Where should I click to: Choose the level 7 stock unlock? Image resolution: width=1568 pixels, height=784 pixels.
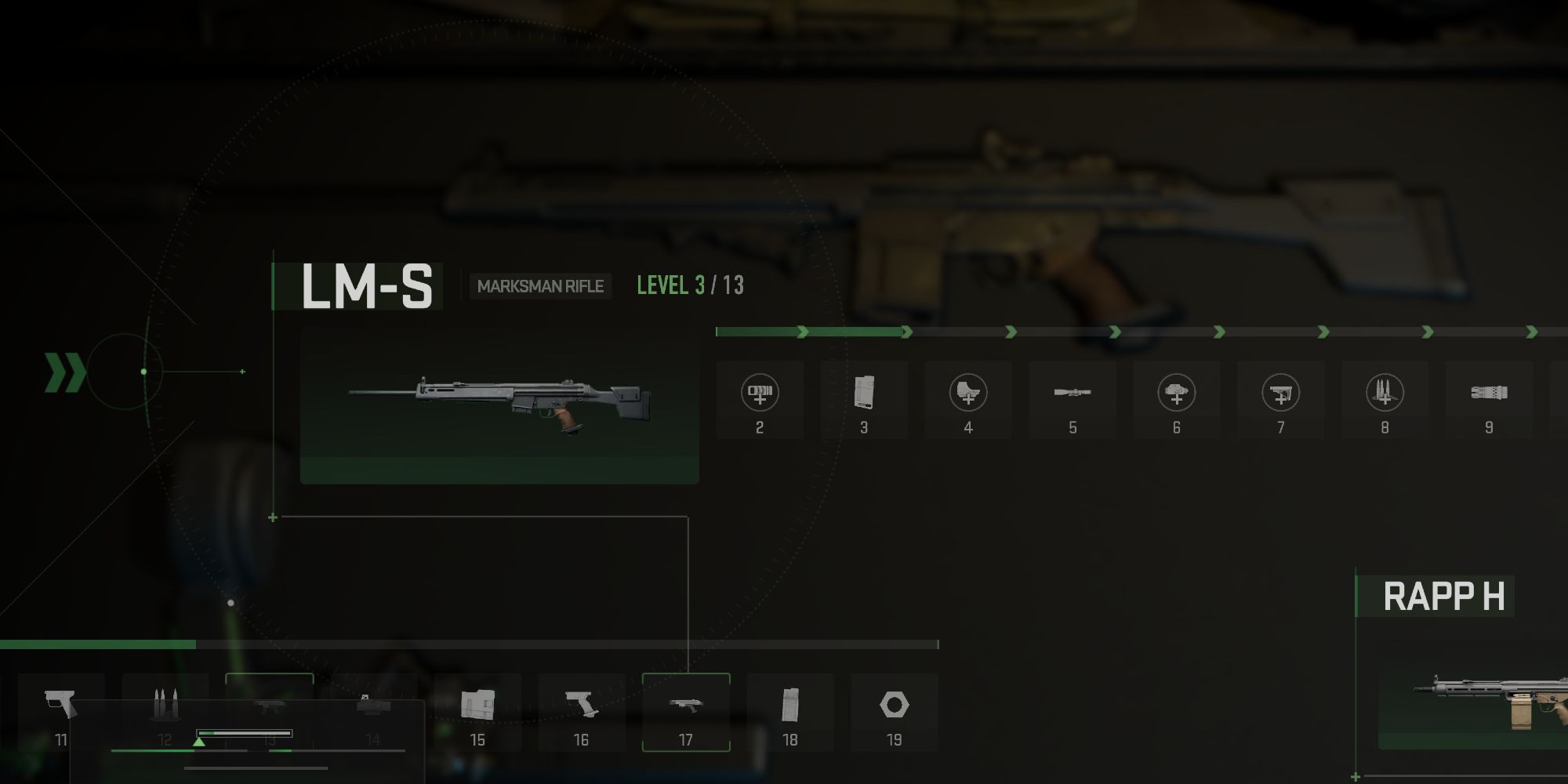point(1281,401)
